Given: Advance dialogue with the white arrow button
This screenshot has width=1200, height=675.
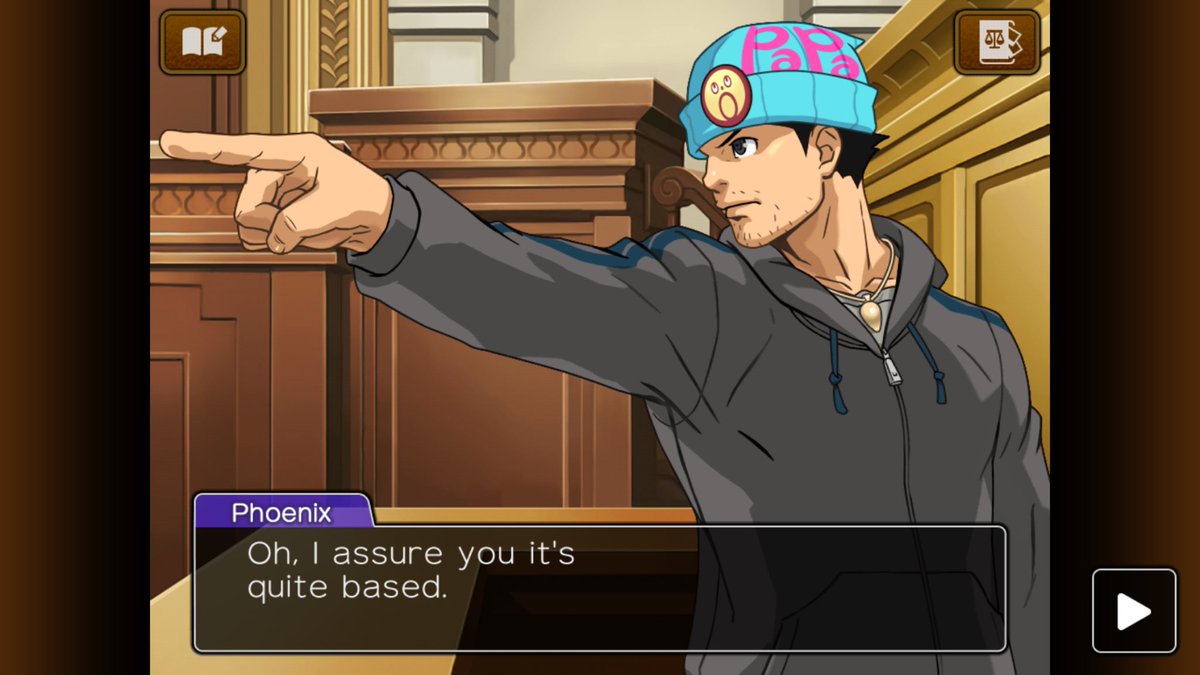Looking at the screenshot, I should coord(1133,610).
